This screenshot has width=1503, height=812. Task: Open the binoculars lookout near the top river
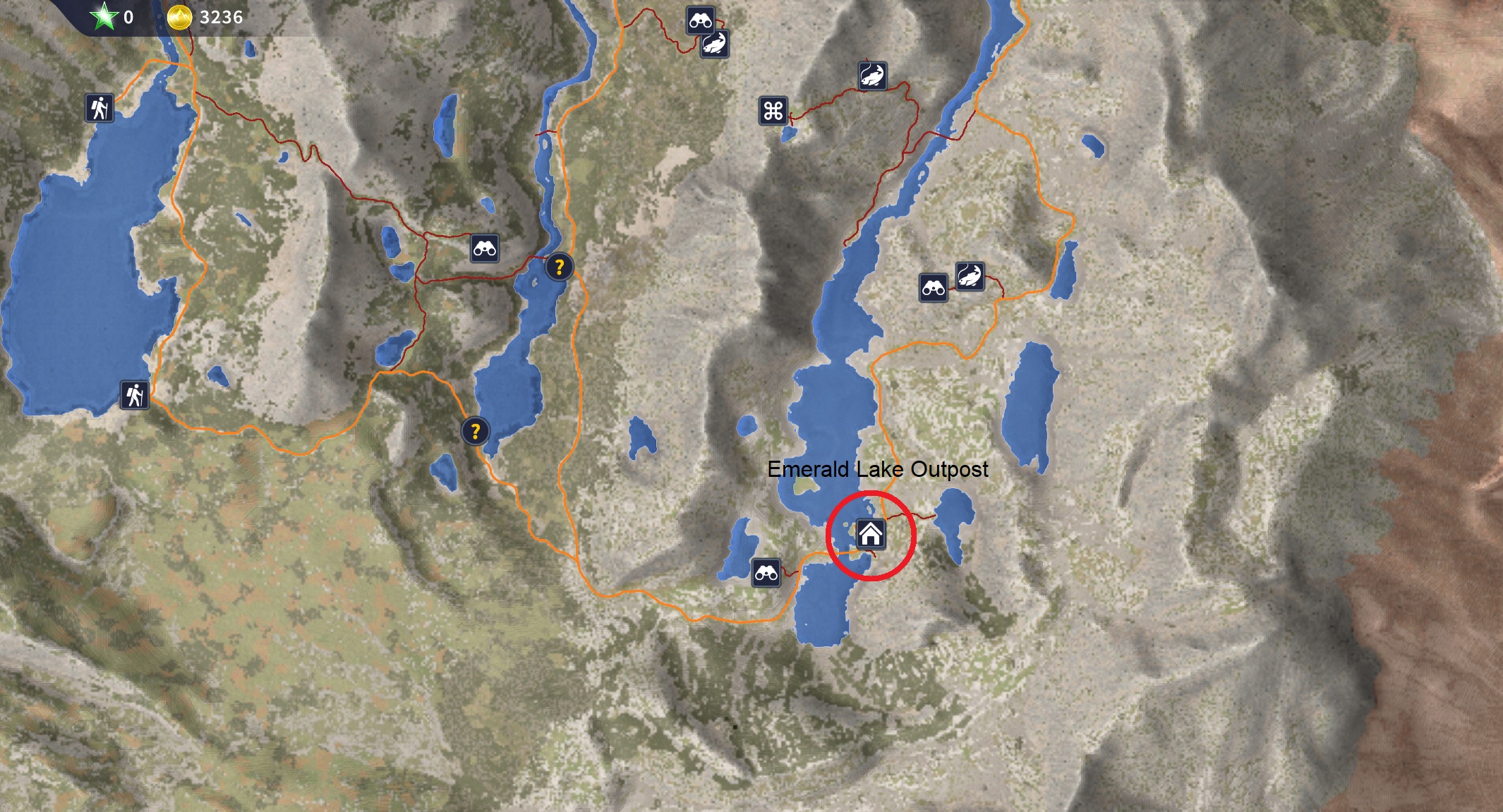[x=701, y=21]
